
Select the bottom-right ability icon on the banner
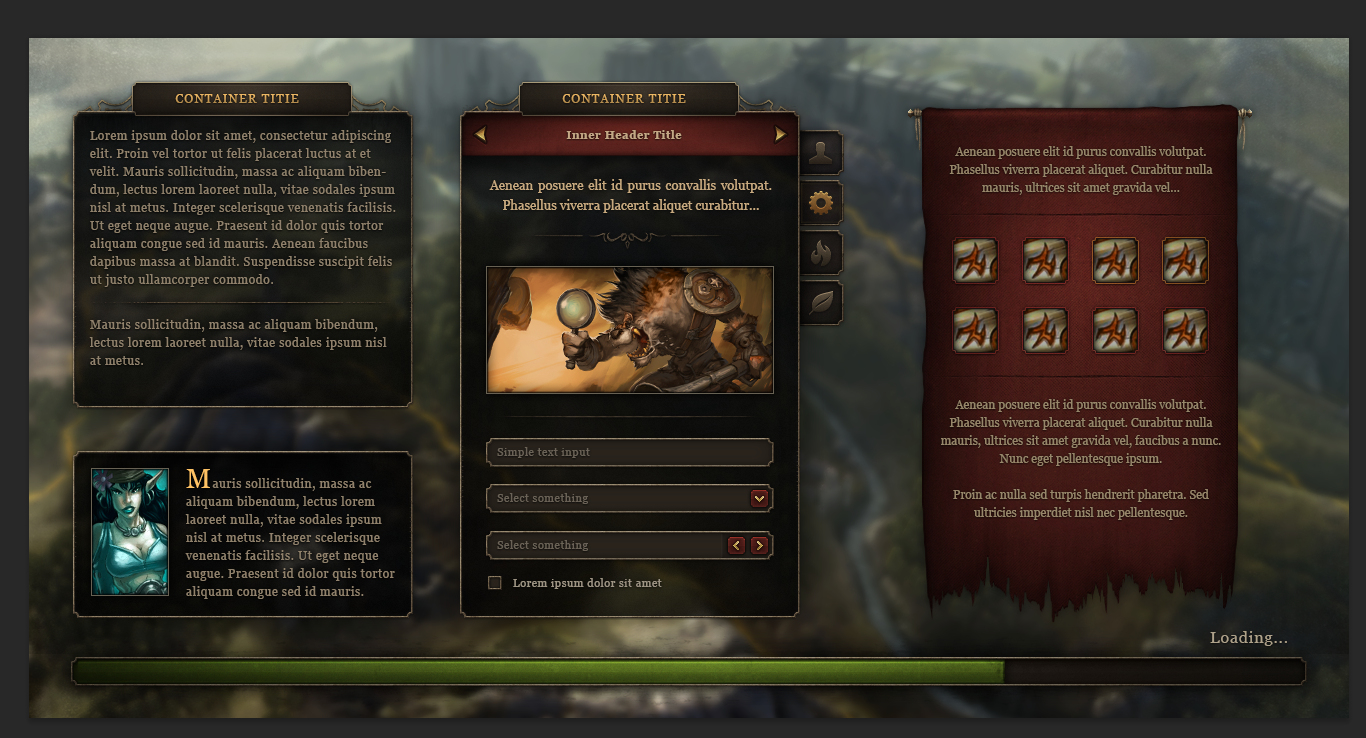1185,330
